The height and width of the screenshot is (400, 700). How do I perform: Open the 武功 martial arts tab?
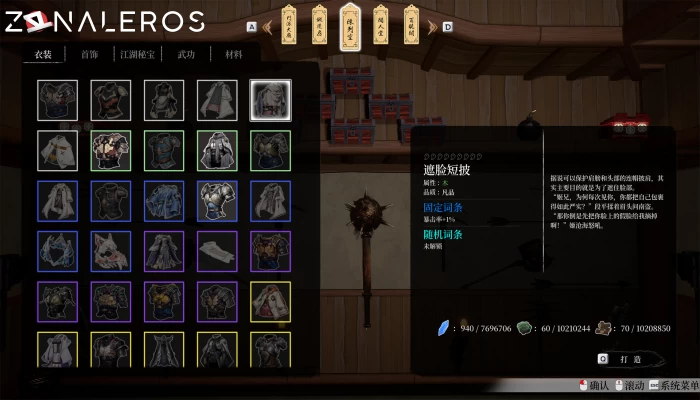[185, 55]
